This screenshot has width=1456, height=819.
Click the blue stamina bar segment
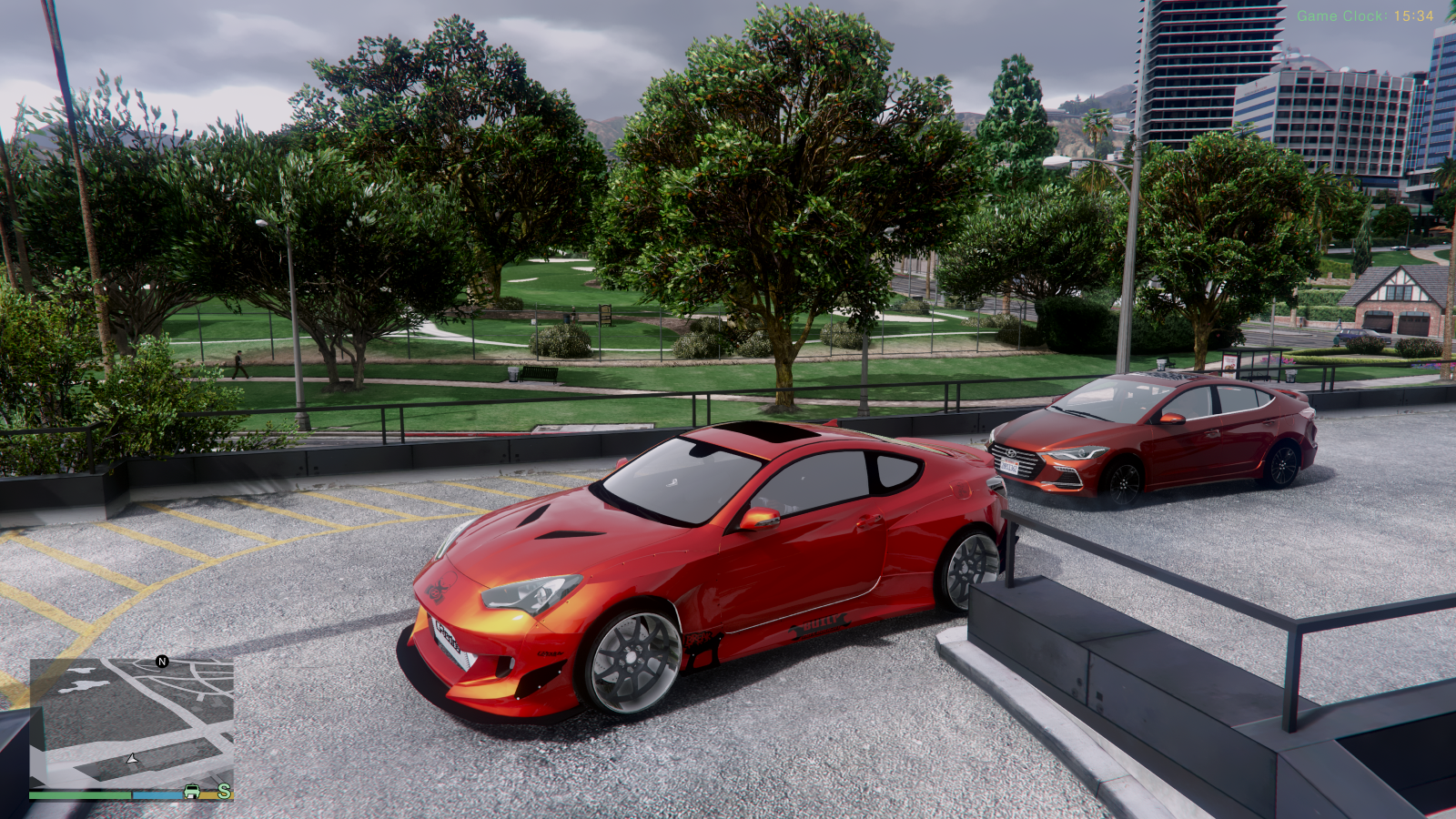click(156, 795)
